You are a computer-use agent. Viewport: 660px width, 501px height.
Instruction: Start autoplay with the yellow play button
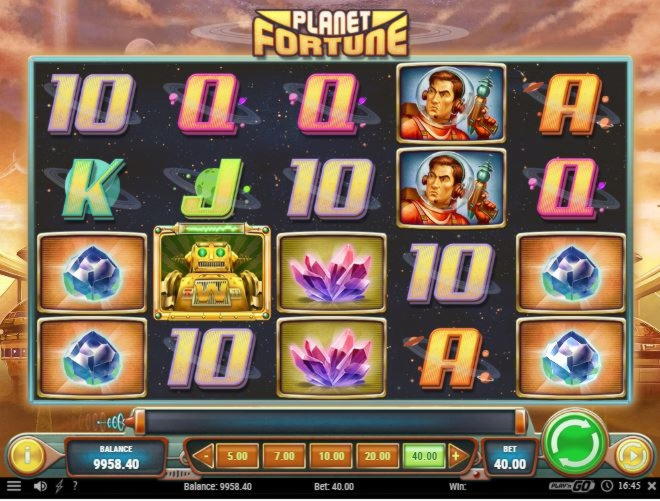[x=630, y=455]
